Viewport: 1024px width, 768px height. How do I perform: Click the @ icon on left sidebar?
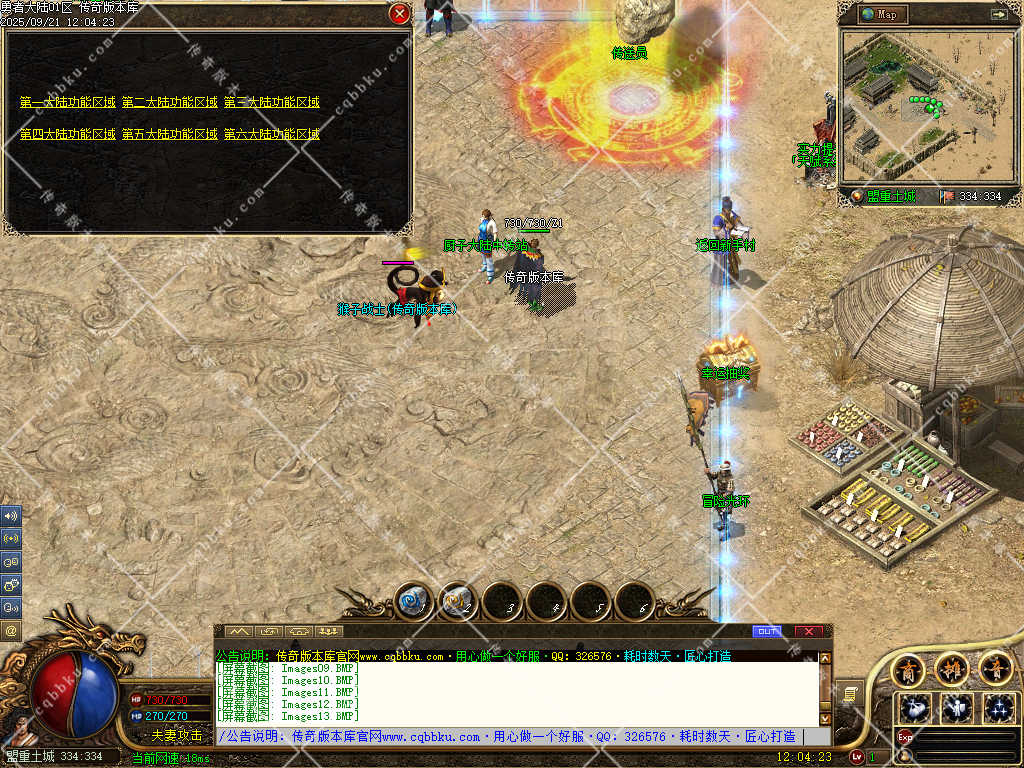[x=11, y=630]
